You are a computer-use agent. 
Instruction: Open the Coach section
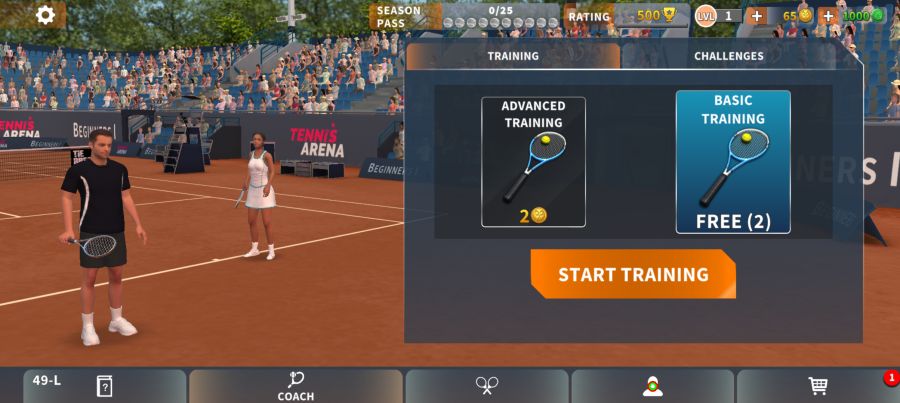pos(296,386)
